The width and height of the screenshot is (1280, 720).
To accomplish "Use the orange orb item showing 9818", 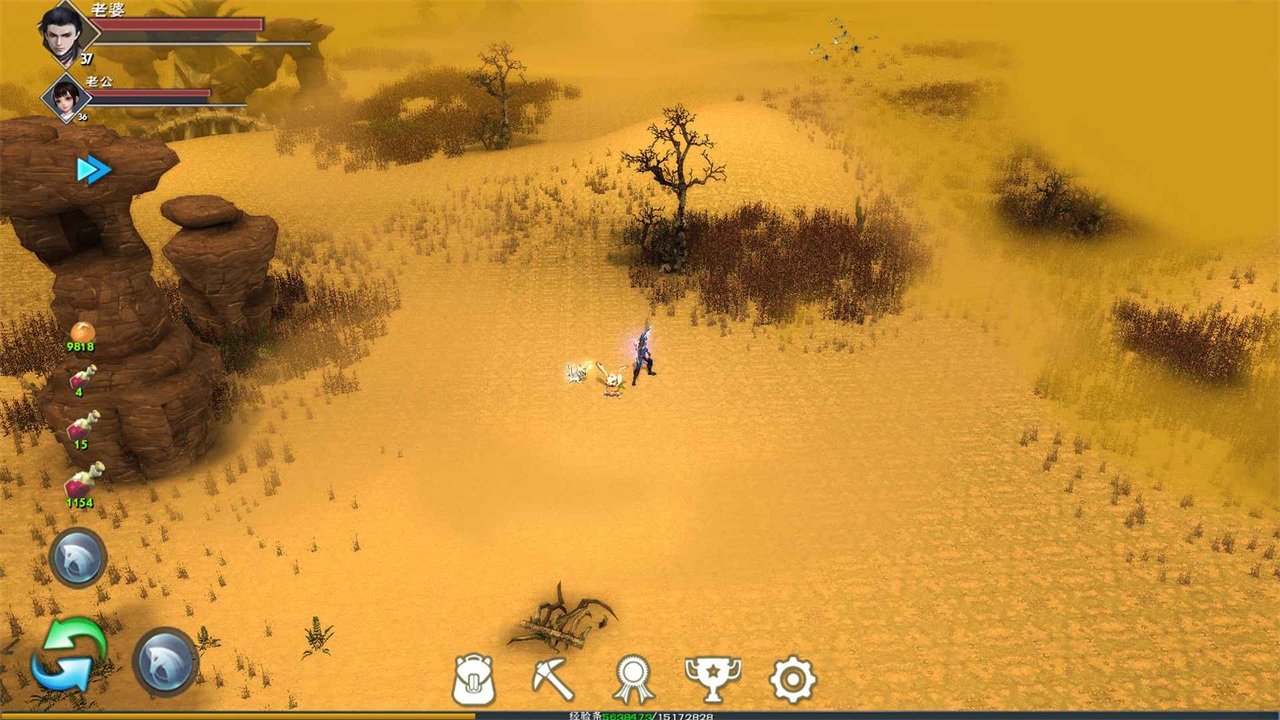I will 81,333.
